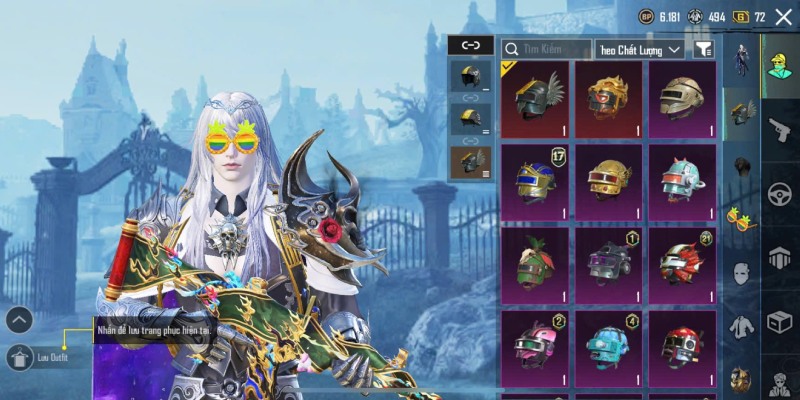
Task: Pick the plain tan helmet skin
Action: click(682, 99)
